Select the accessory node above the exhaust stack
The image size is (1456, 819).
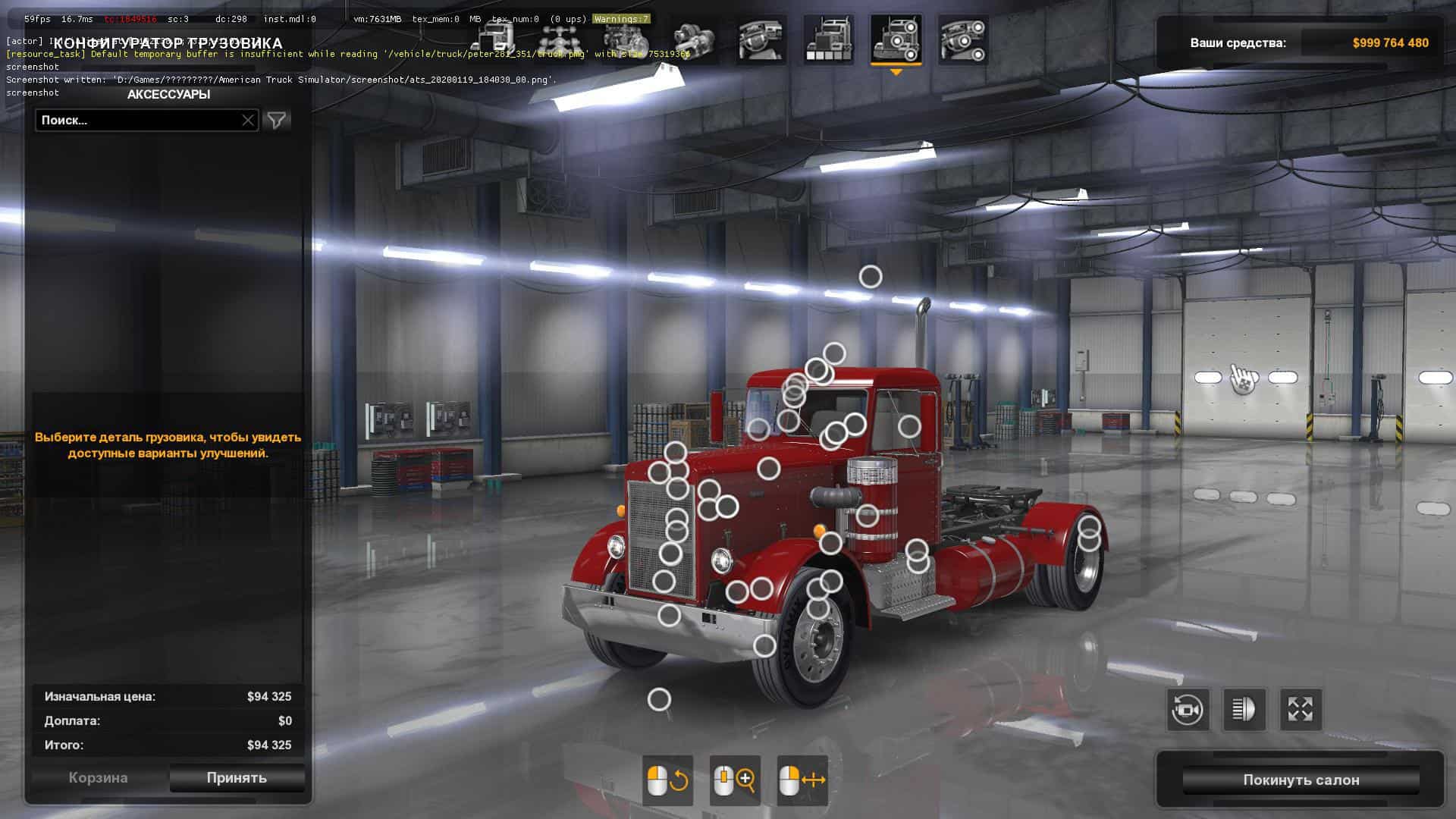pos(871,277)
